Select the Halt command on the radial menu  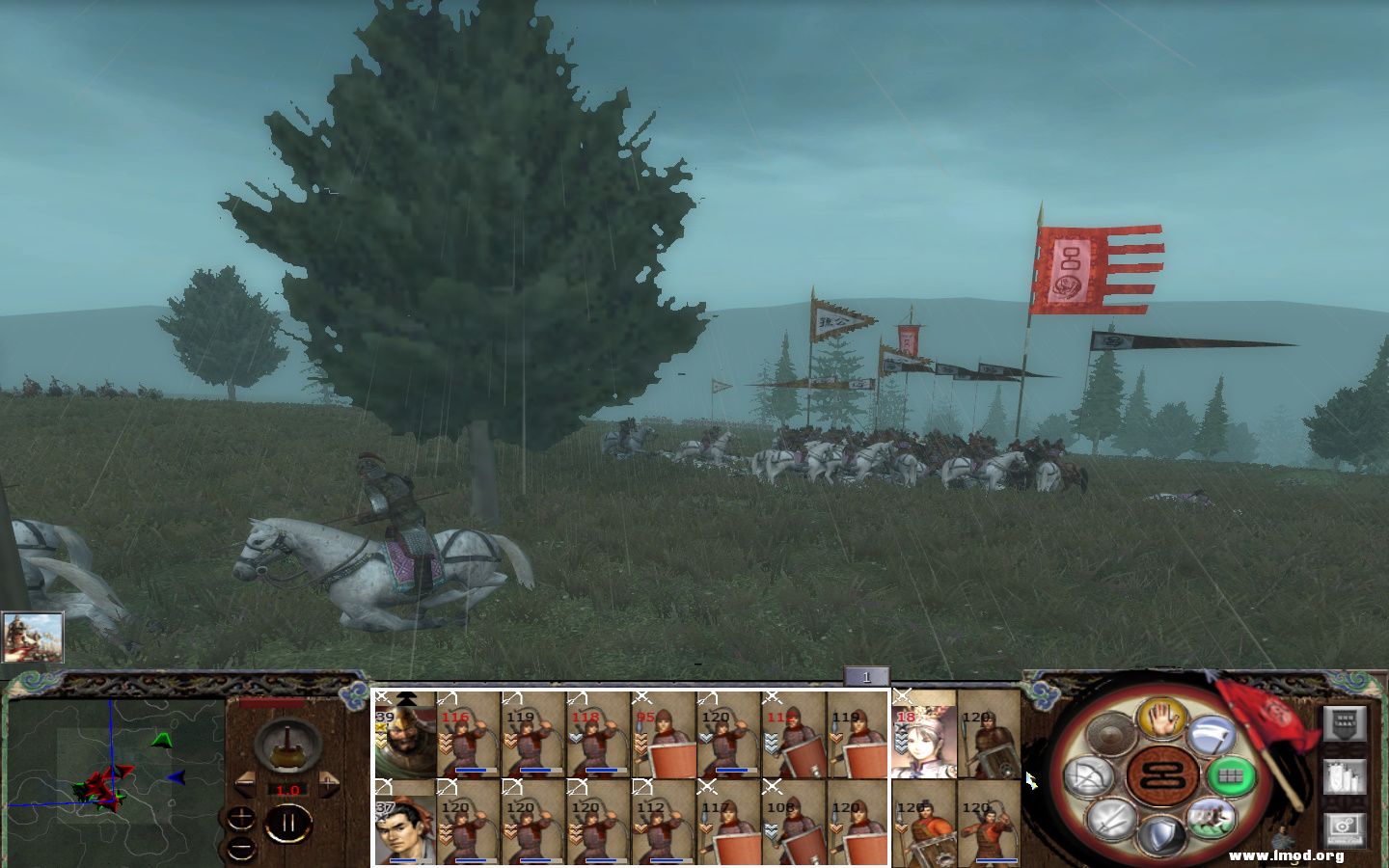coord(1161,719)
